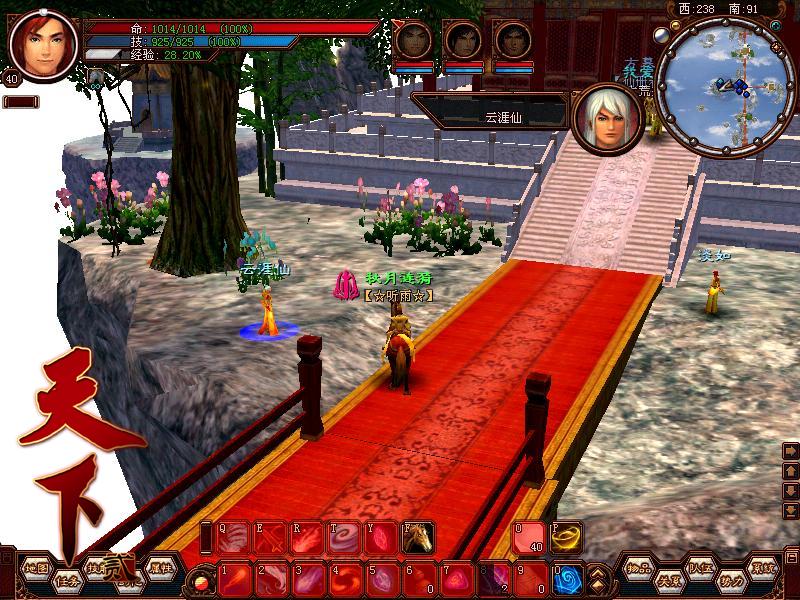Activate the crossed swords skill on E
Viewport: 800px width, 600px height.
click(270, 539)
